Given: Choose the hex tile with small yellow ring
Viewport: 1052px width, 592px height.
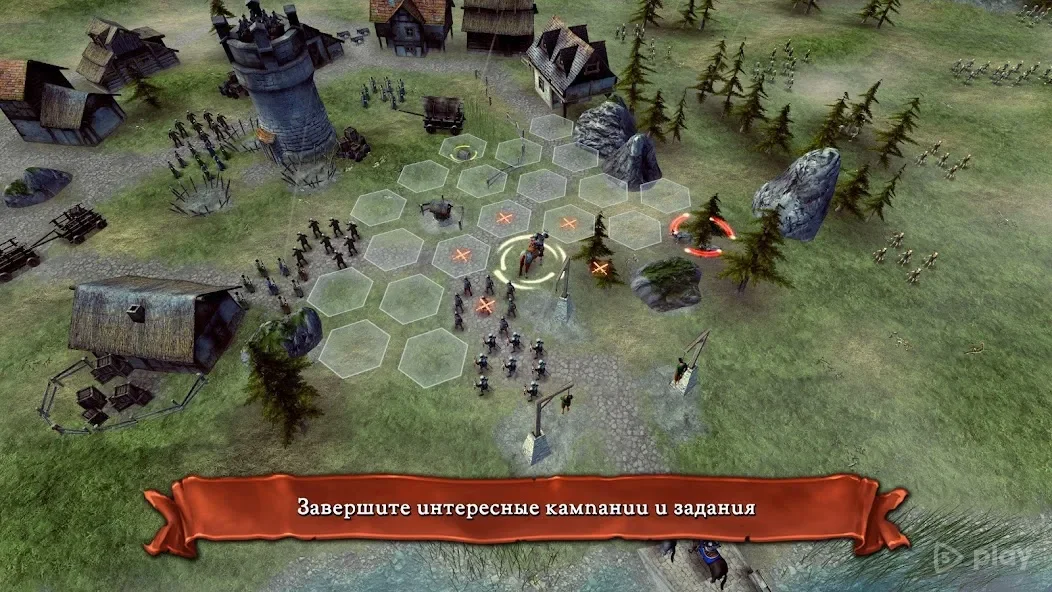Looking at the screenshot, I should tap(462, 152).
